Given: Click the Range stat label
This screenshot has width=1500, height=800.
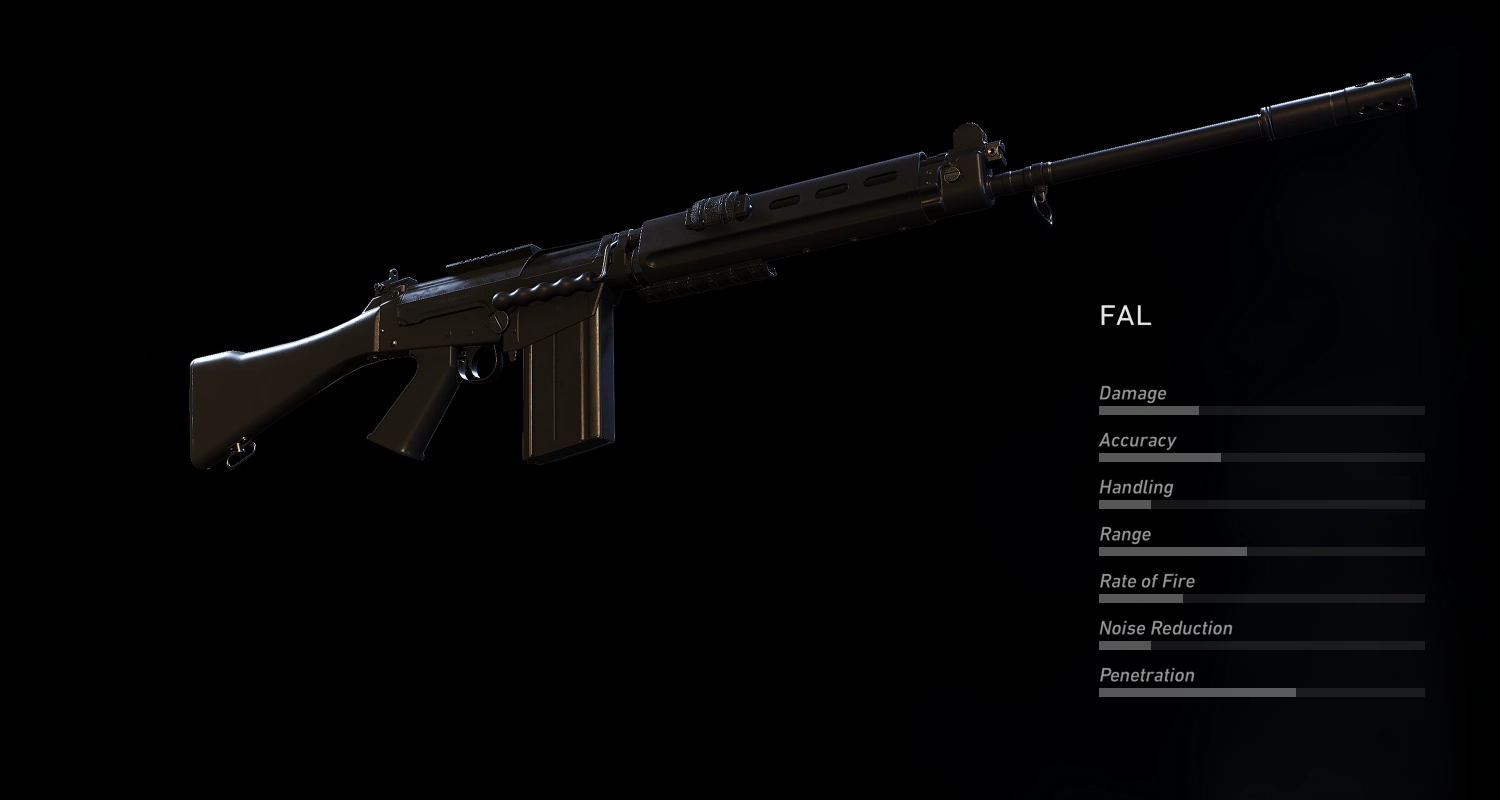Looking at the screenshot, I should (x=1124, y=534).
